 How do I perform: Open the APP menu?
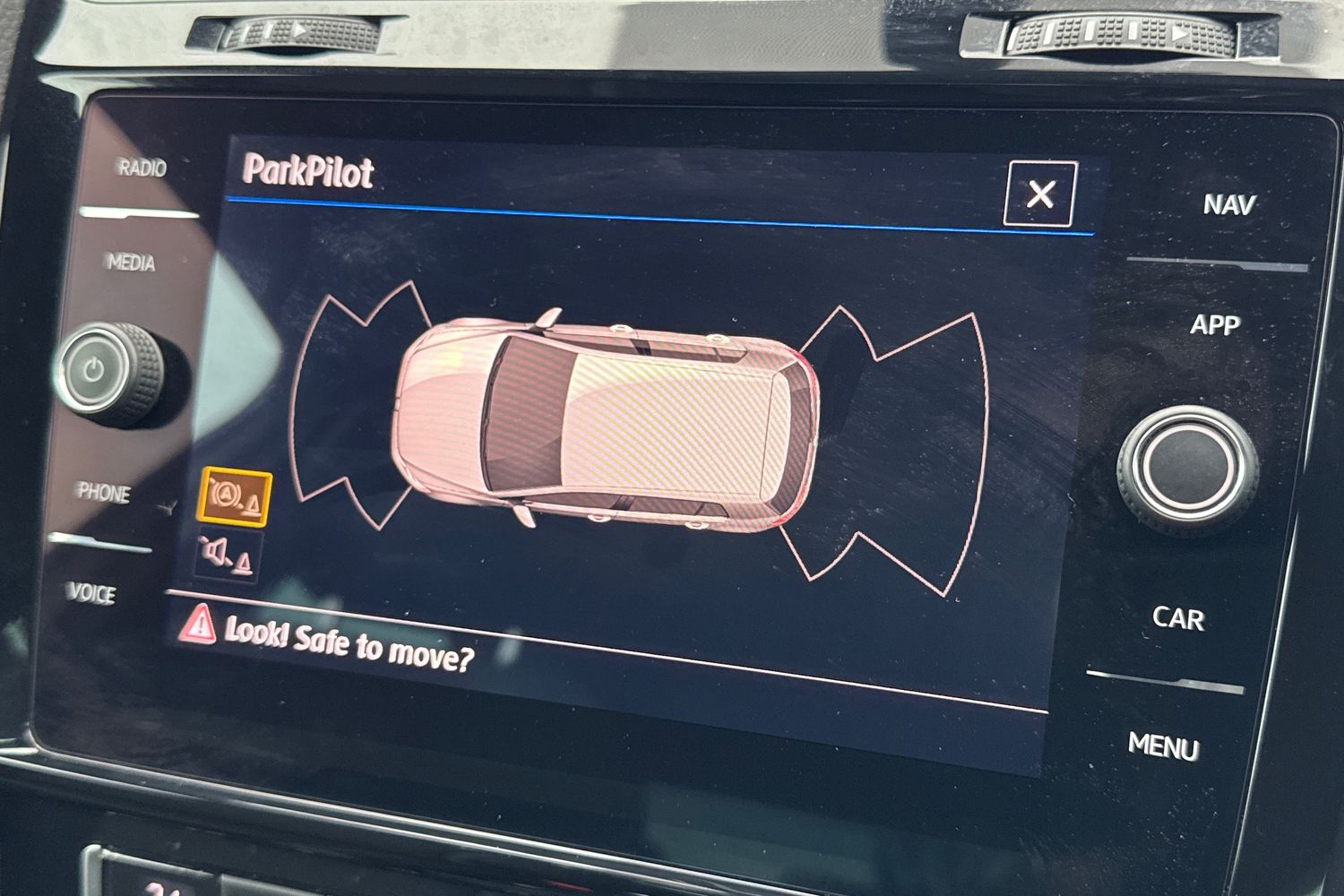coord(1214,324)
